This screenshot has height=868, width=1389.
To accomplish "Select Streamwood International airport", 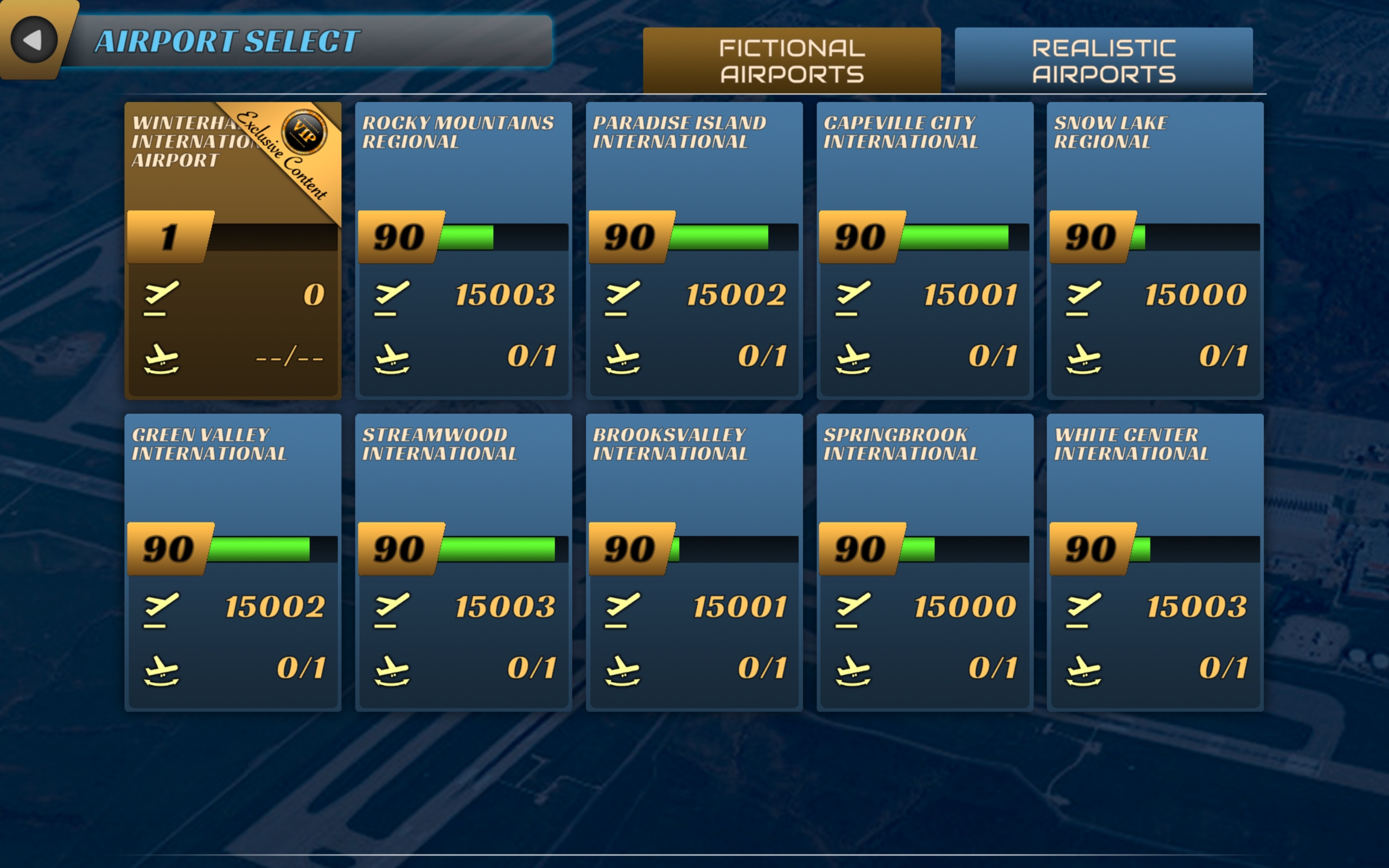I will coord(463,563).
